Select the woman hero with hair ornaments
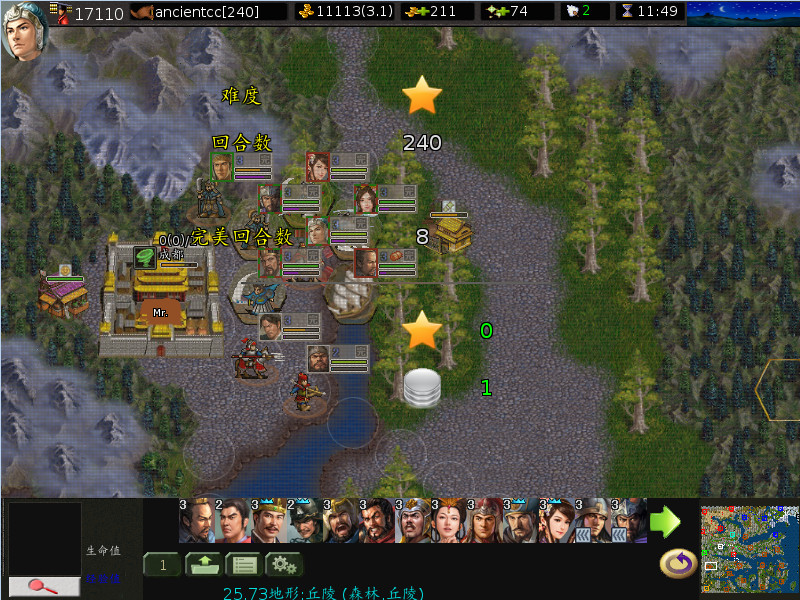This screenshot has width=800, height=600. pos(448,521)
